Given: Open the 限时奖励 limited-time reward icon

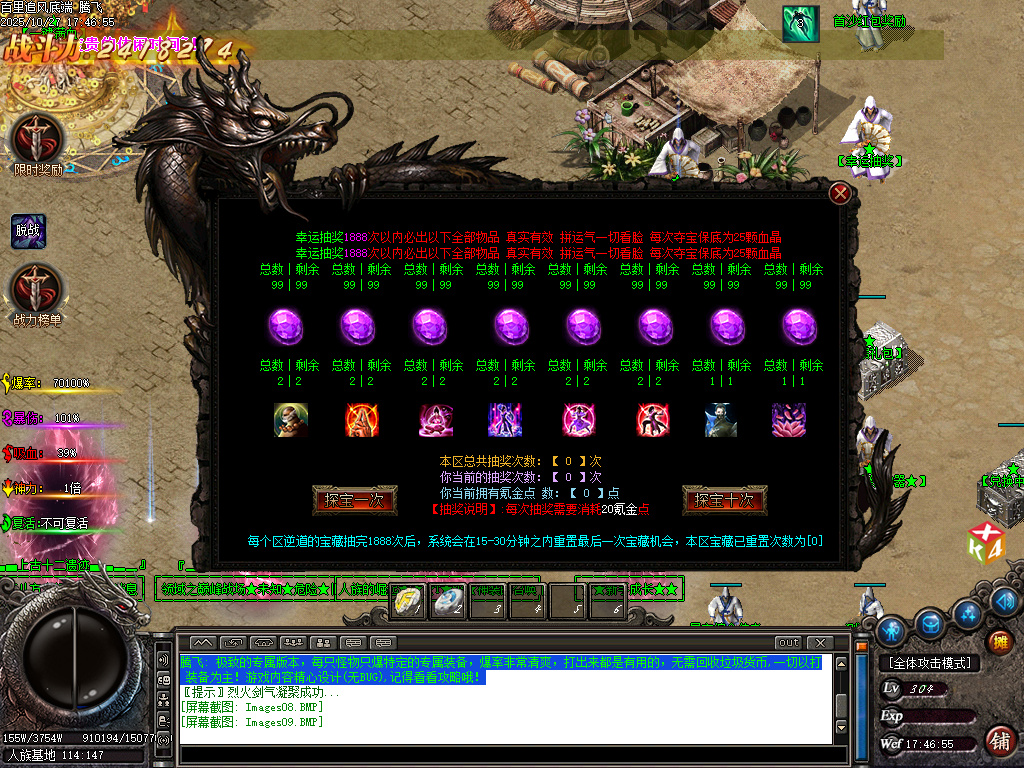Looking at the screenshot, I should (37, 139).
